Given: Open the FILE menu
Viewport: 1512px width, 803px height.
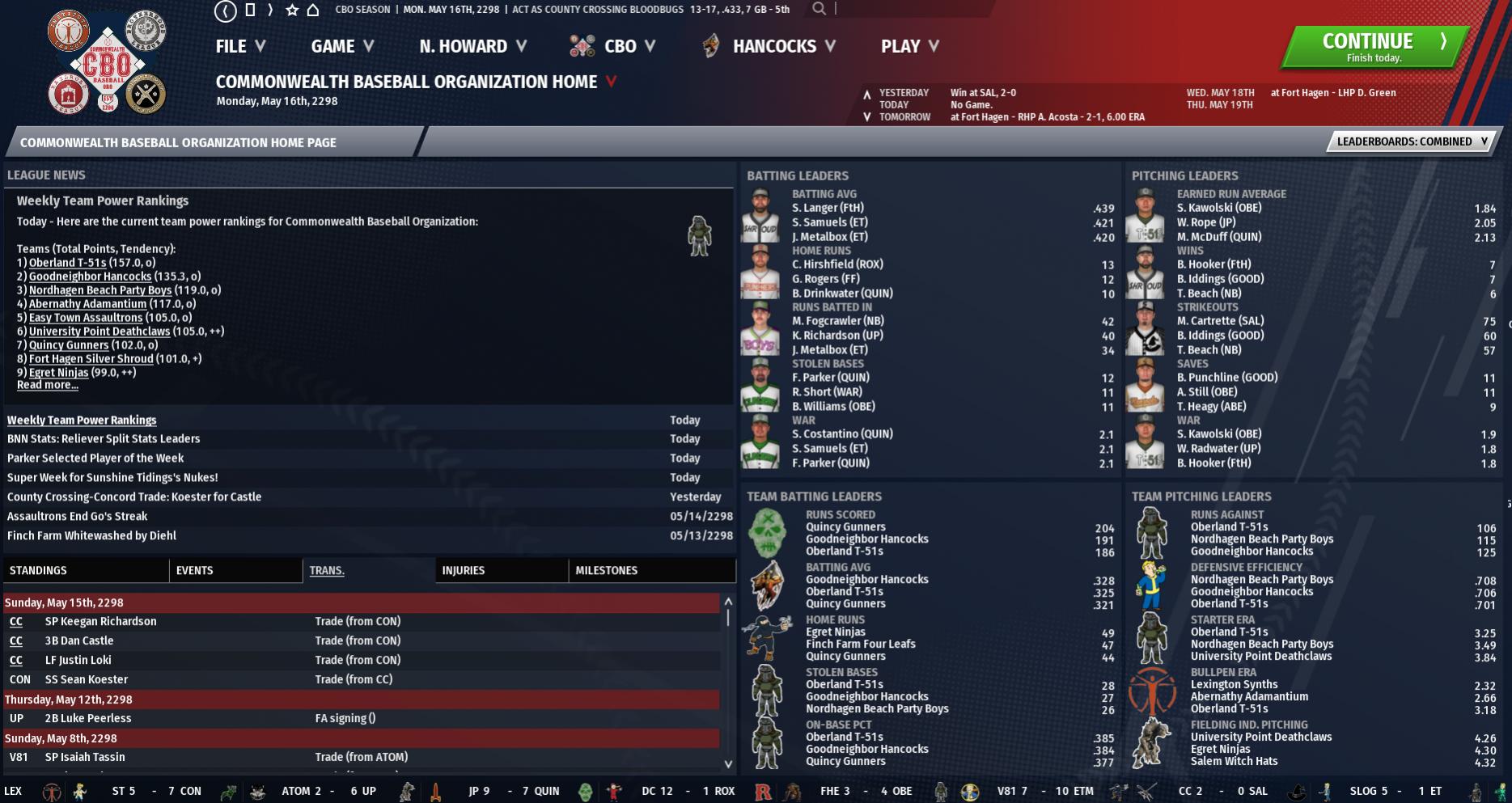Looking at the screenshot, I should tap(239, 47).
